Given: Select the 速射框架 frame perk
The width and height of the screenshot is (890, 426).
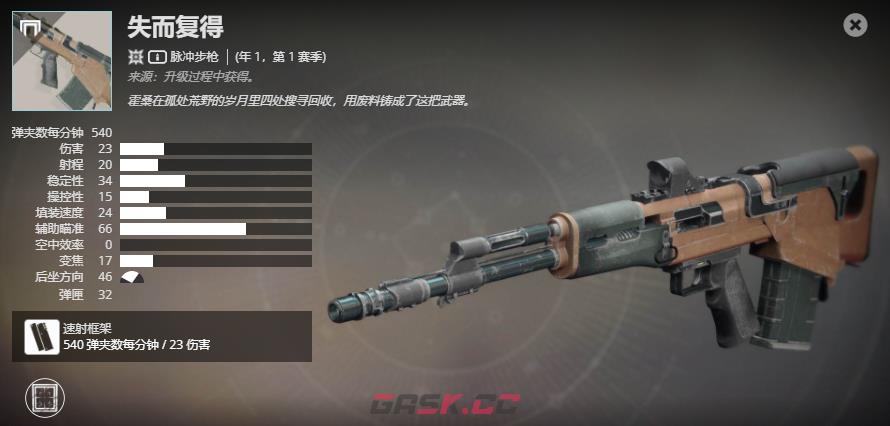Looking at the screenshot, I should click(x=38, y=336).
